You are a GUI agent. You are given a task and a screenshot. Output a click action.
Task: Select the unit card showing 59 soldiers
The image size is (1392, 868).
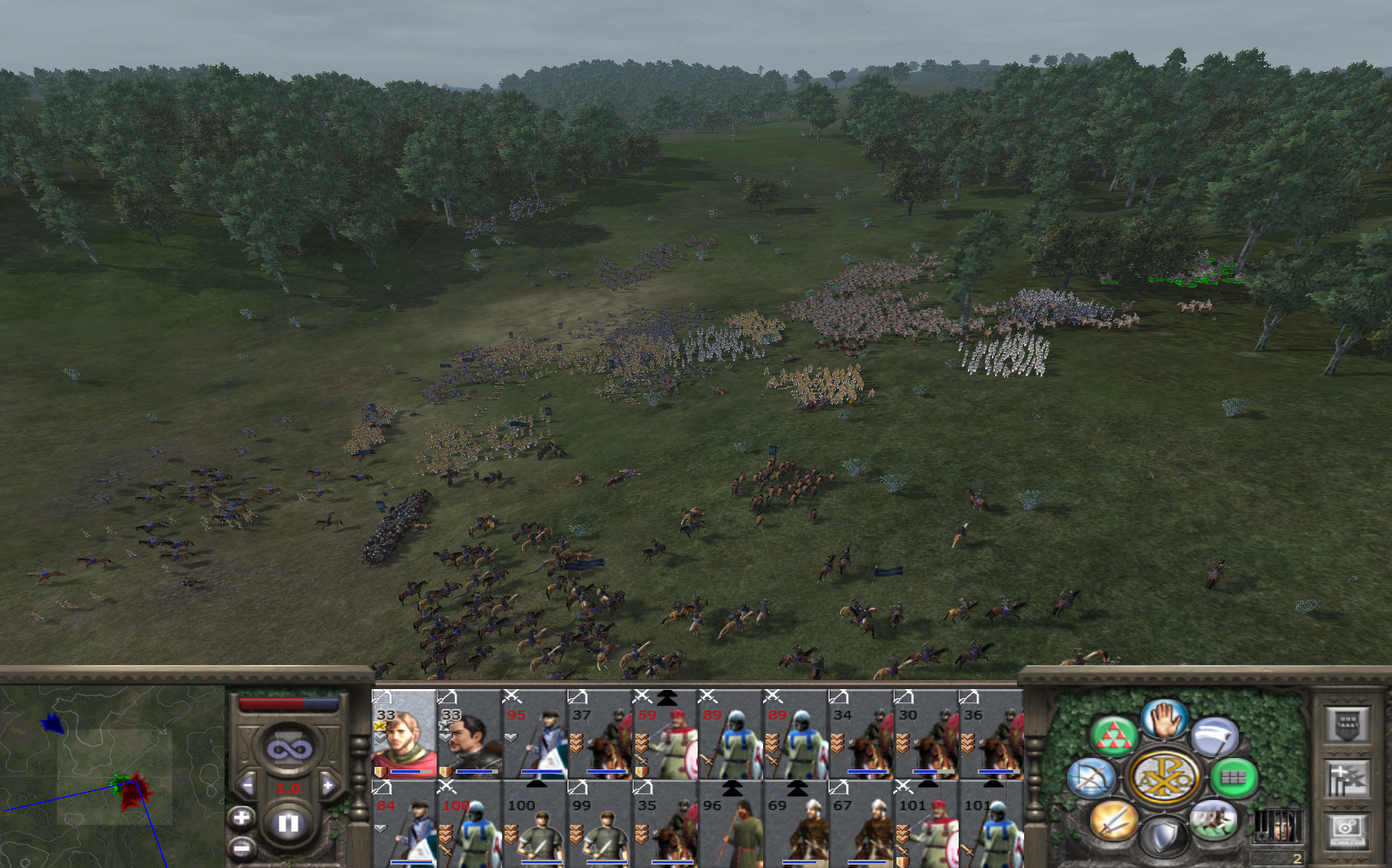tap(665, 735)
